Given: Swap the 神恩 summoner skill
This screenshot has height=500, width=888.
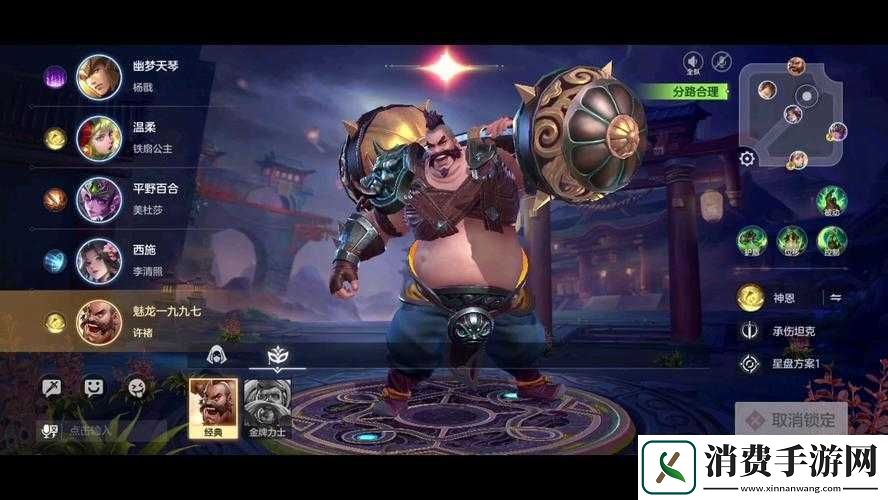Looking at the screenshot, I should click(834, 297).
